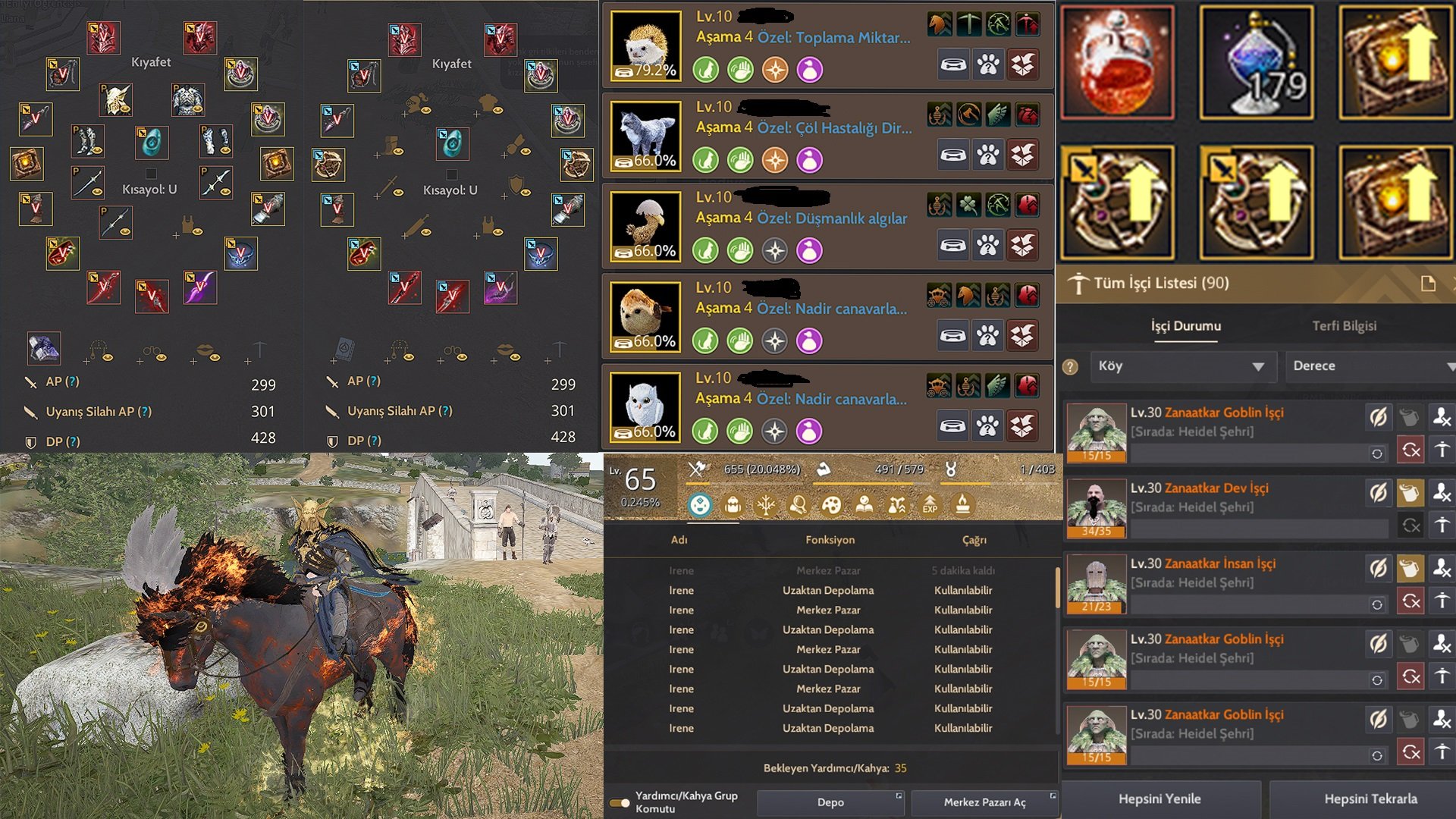Click the Hepsini Yenile button
1456x819 pixels.
point(1160,799)
